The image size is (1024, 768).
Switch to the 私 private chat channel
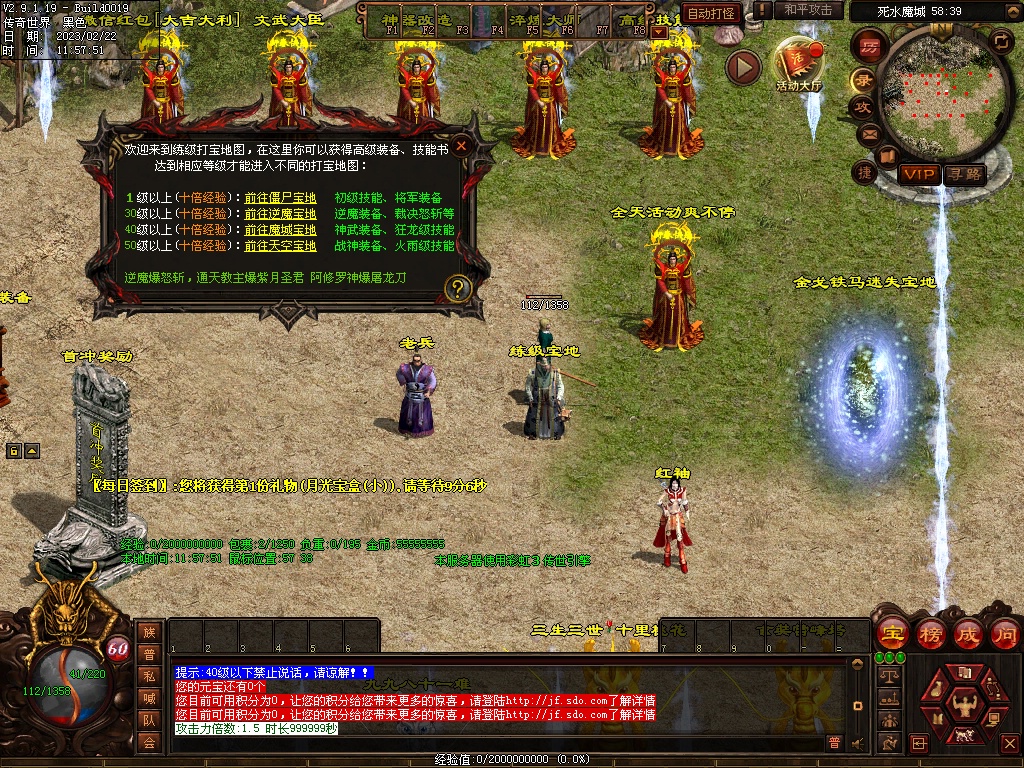click(149, 676)
